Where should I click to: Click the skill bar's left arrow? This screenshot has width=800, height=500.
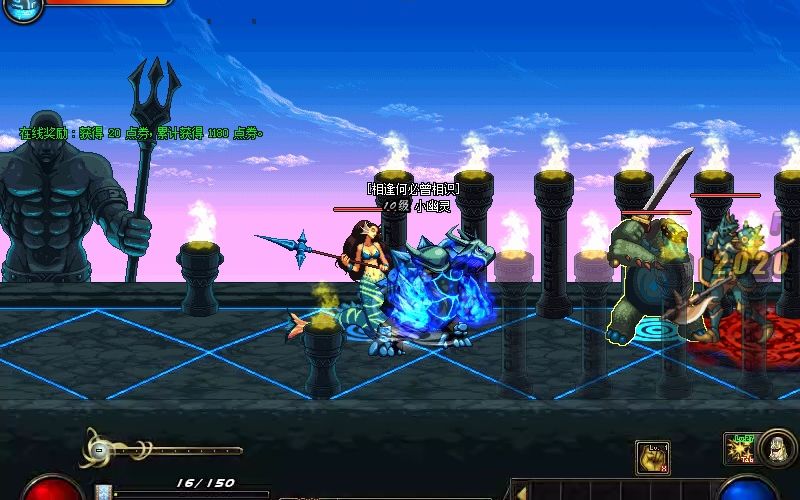click(x=520, y=491)
